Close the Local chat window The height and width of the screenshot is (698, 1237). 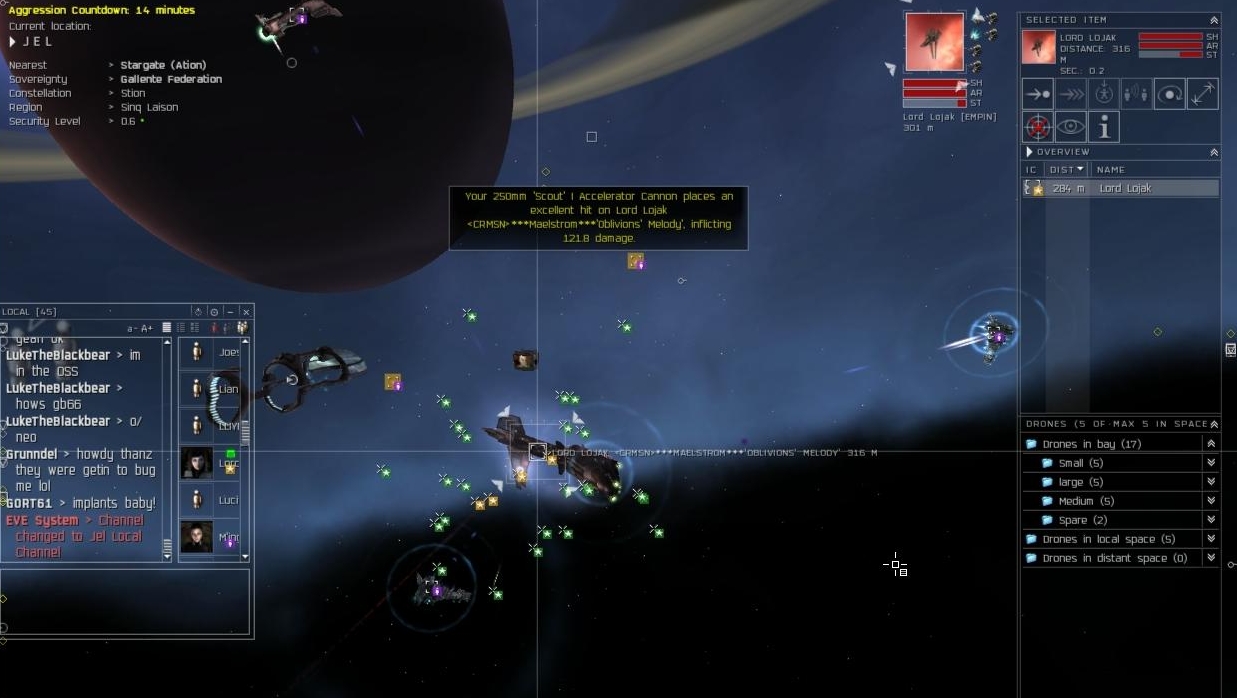pos(246,312)
